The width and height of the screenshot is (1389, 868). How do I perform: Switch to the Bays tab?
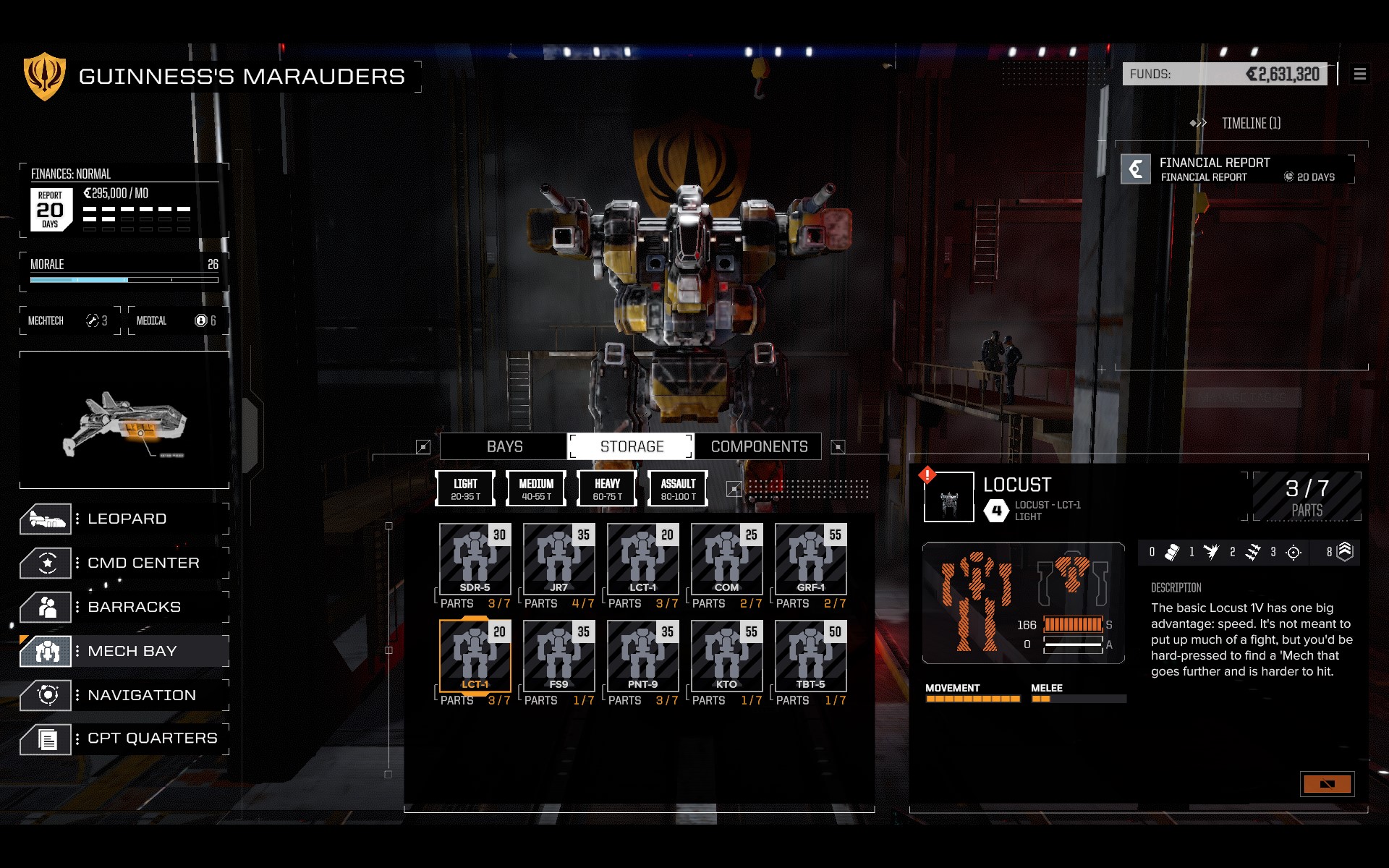coord(504,446)
